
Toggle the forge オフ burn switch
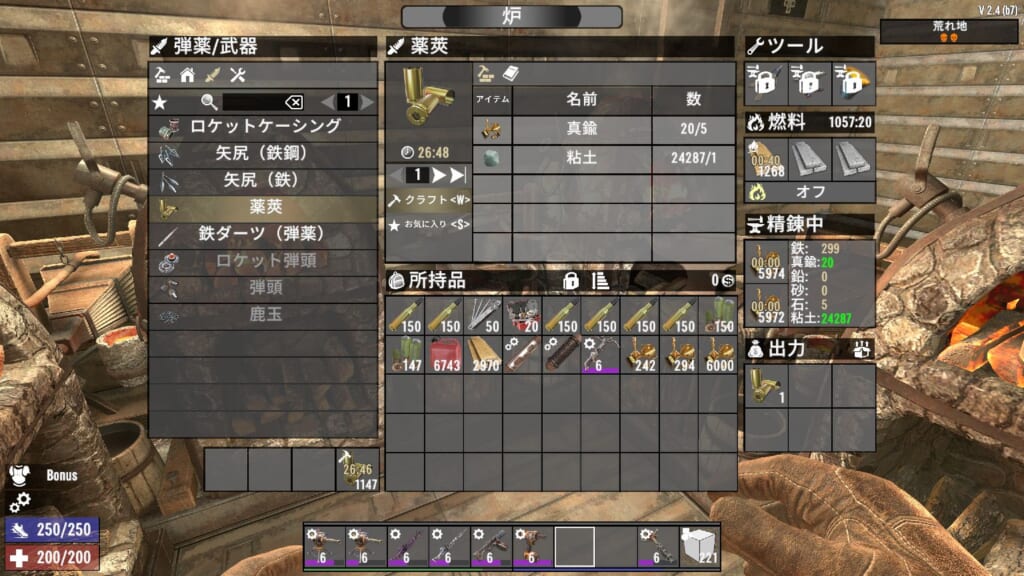810,192
